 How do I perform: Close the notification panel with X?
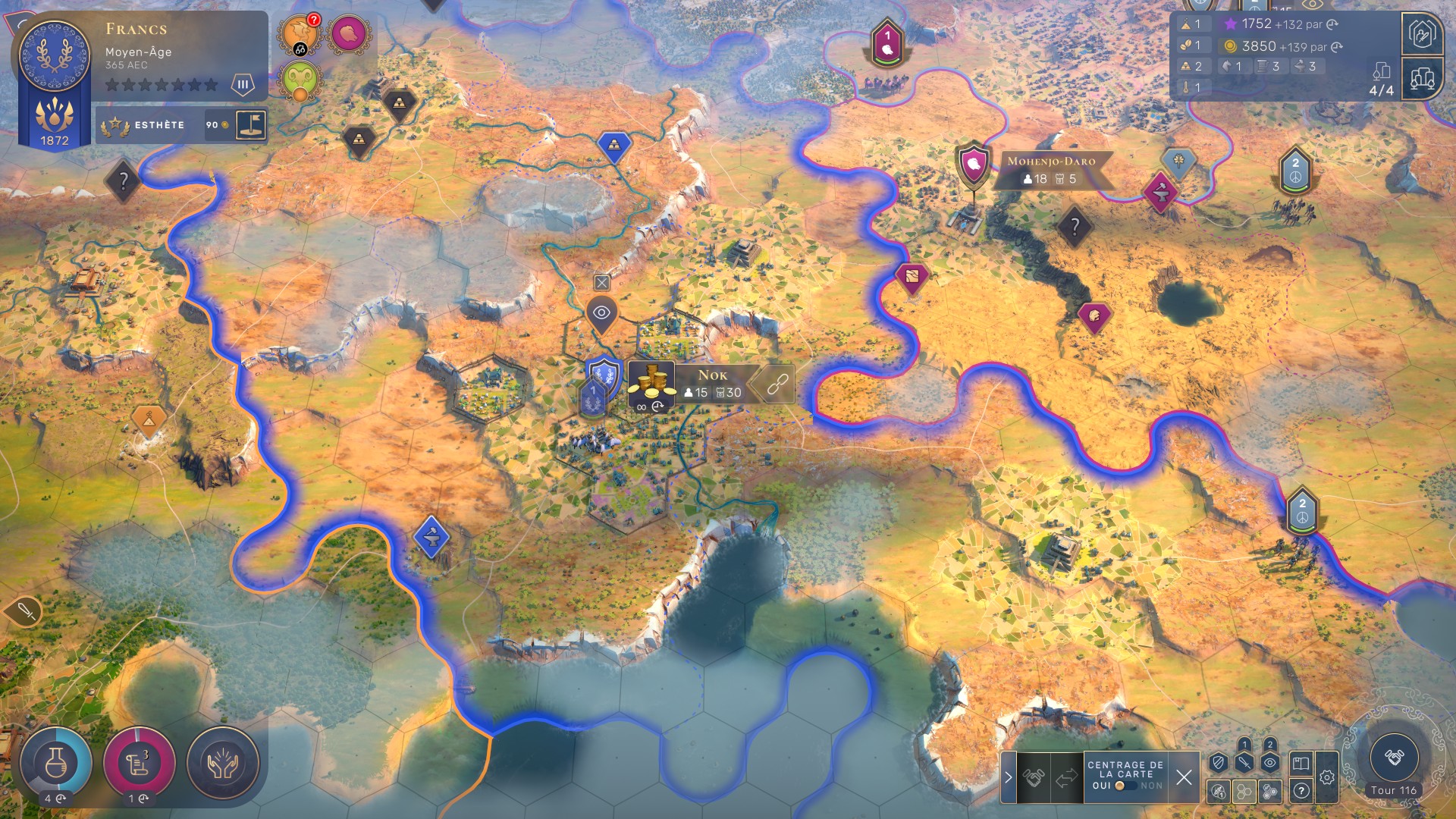[1184, 777]
